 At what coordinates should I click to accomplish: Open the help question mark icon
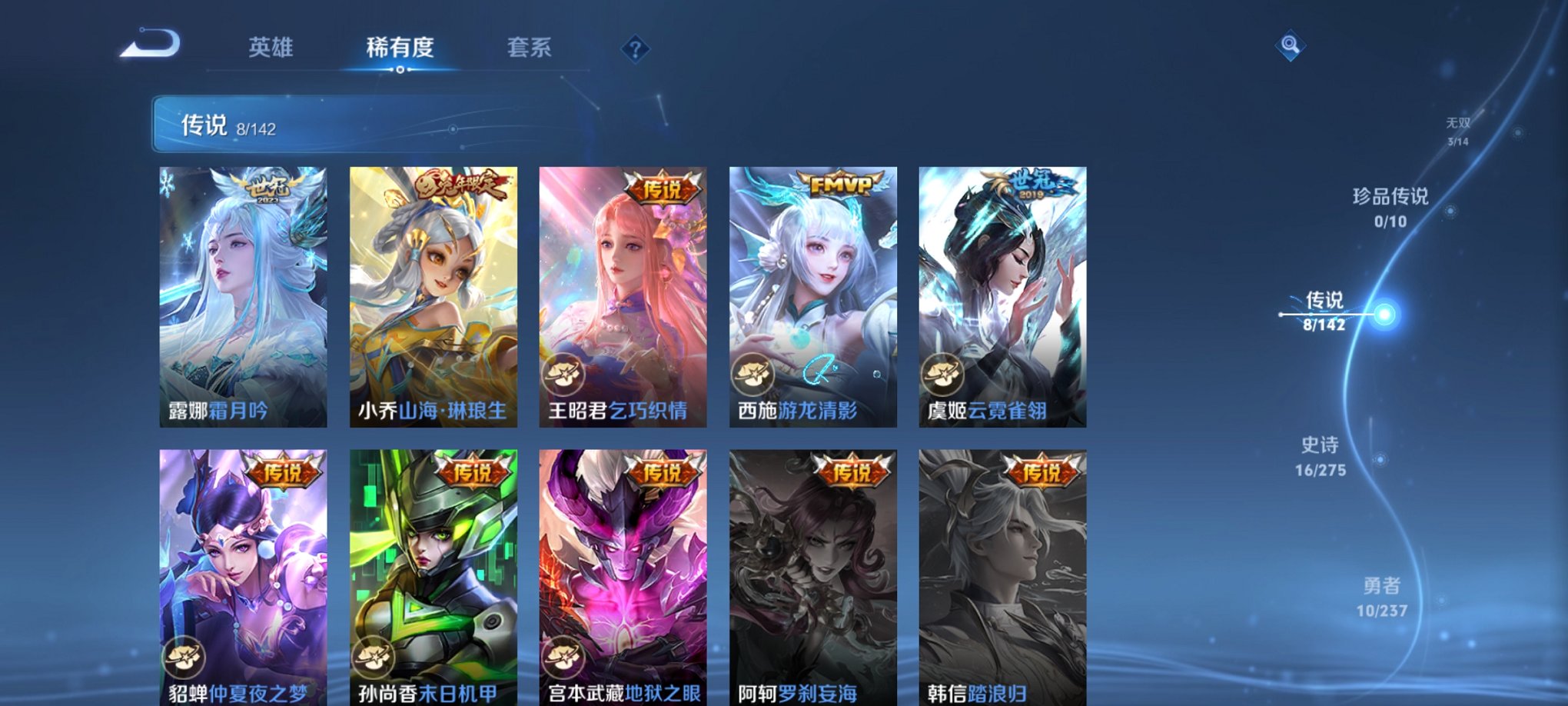pos(634,49)
